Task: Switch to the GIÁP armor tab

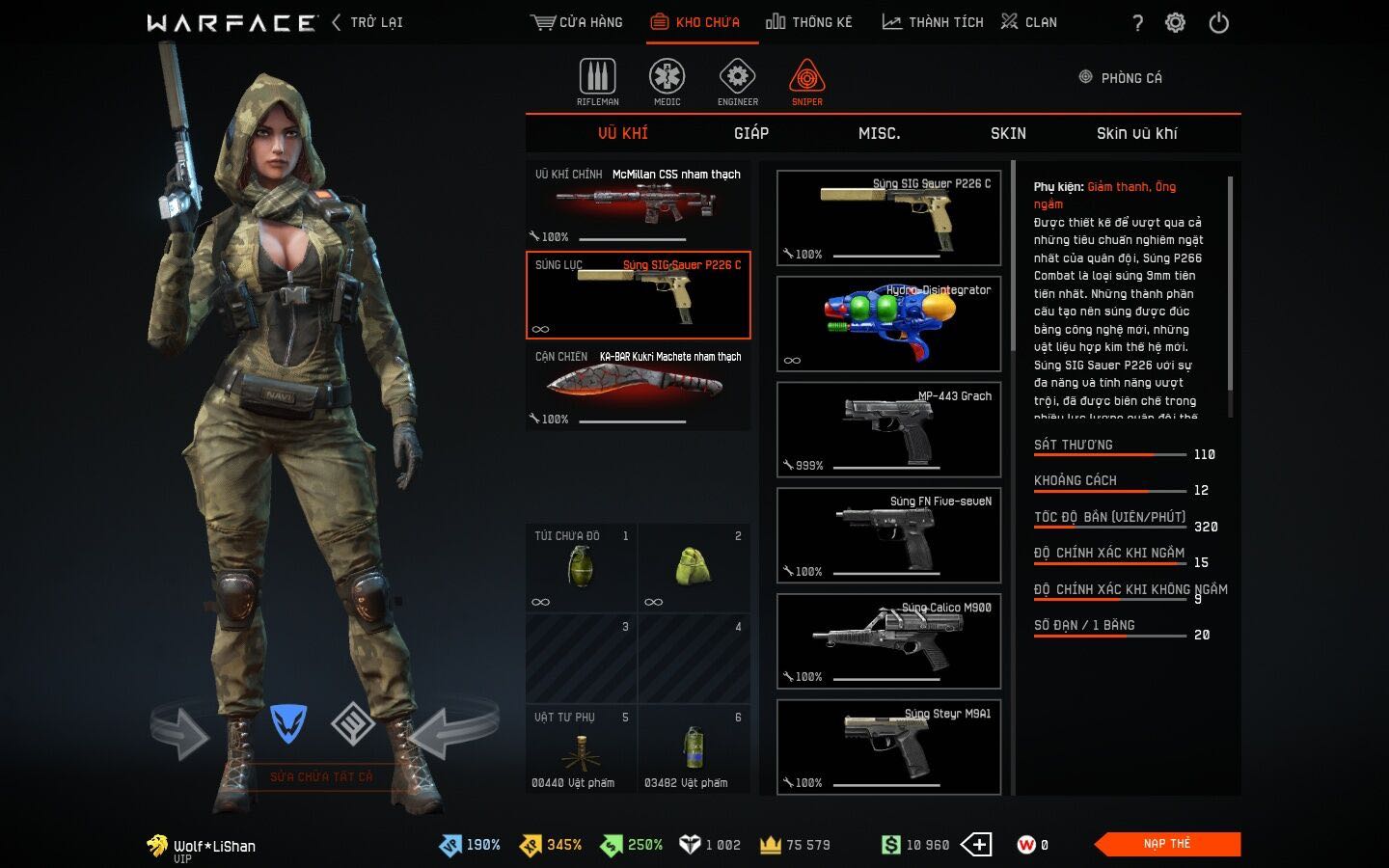Action: (751, 133)
